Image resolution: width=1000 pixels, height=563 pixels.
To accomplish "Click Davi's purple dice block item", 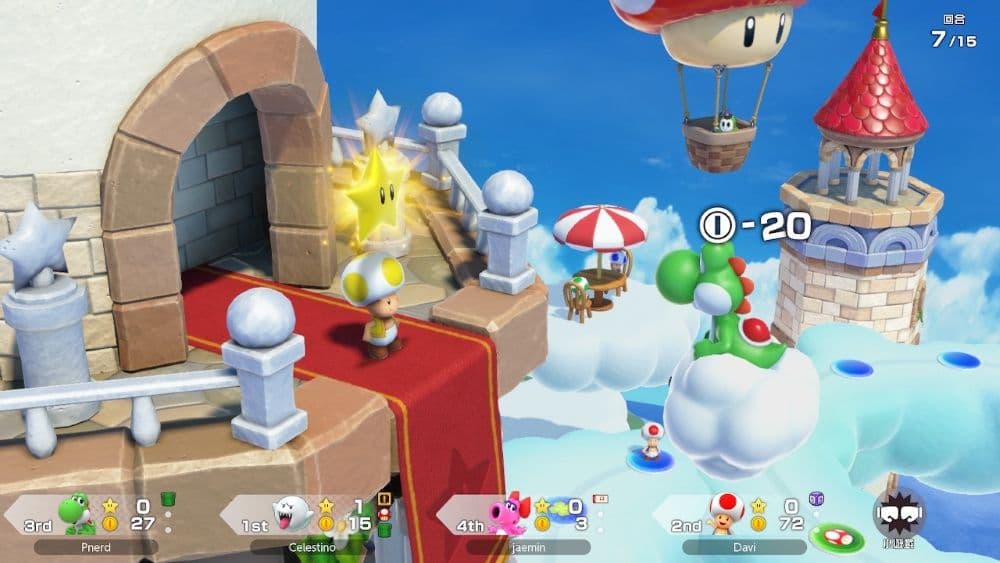I will (x=816, y=498).
